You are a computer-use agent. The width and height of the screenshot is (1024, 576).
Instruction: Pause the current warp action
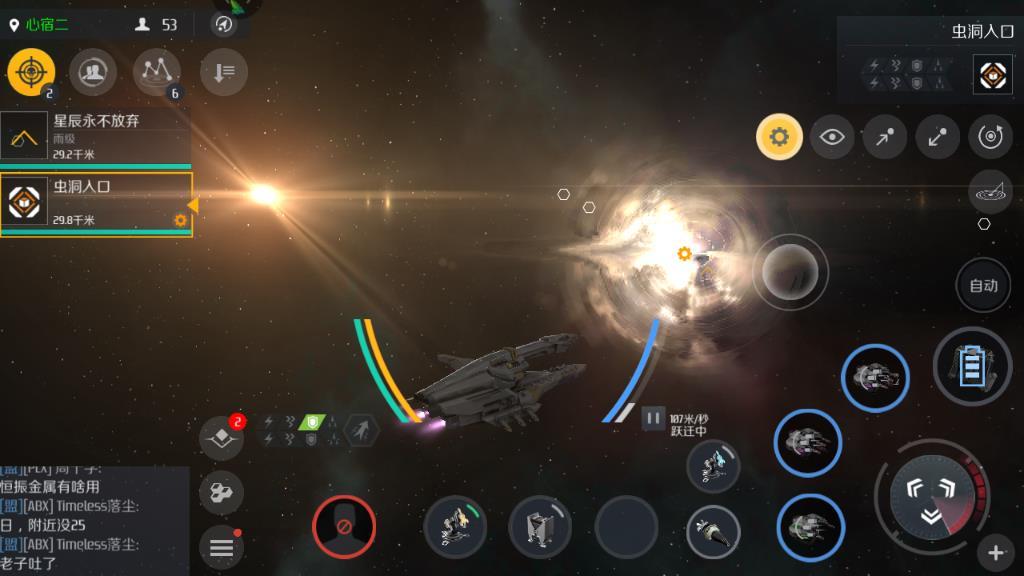point(653,418)
